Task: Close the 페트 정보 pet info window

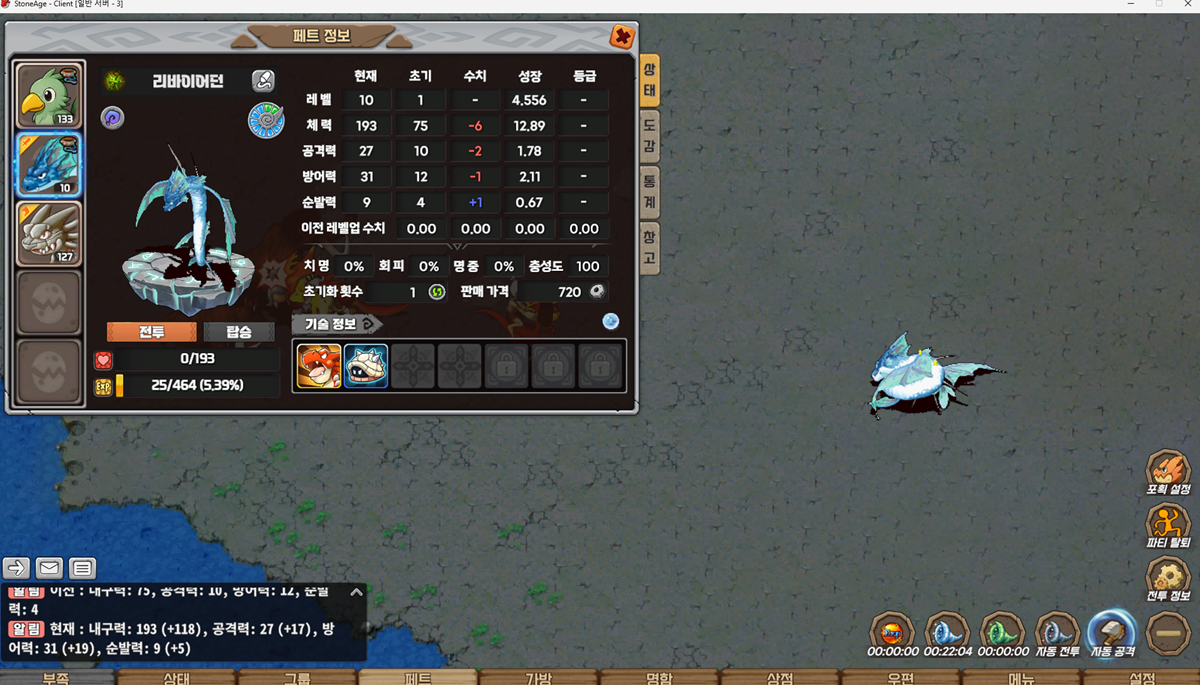Action: (622, 38)
